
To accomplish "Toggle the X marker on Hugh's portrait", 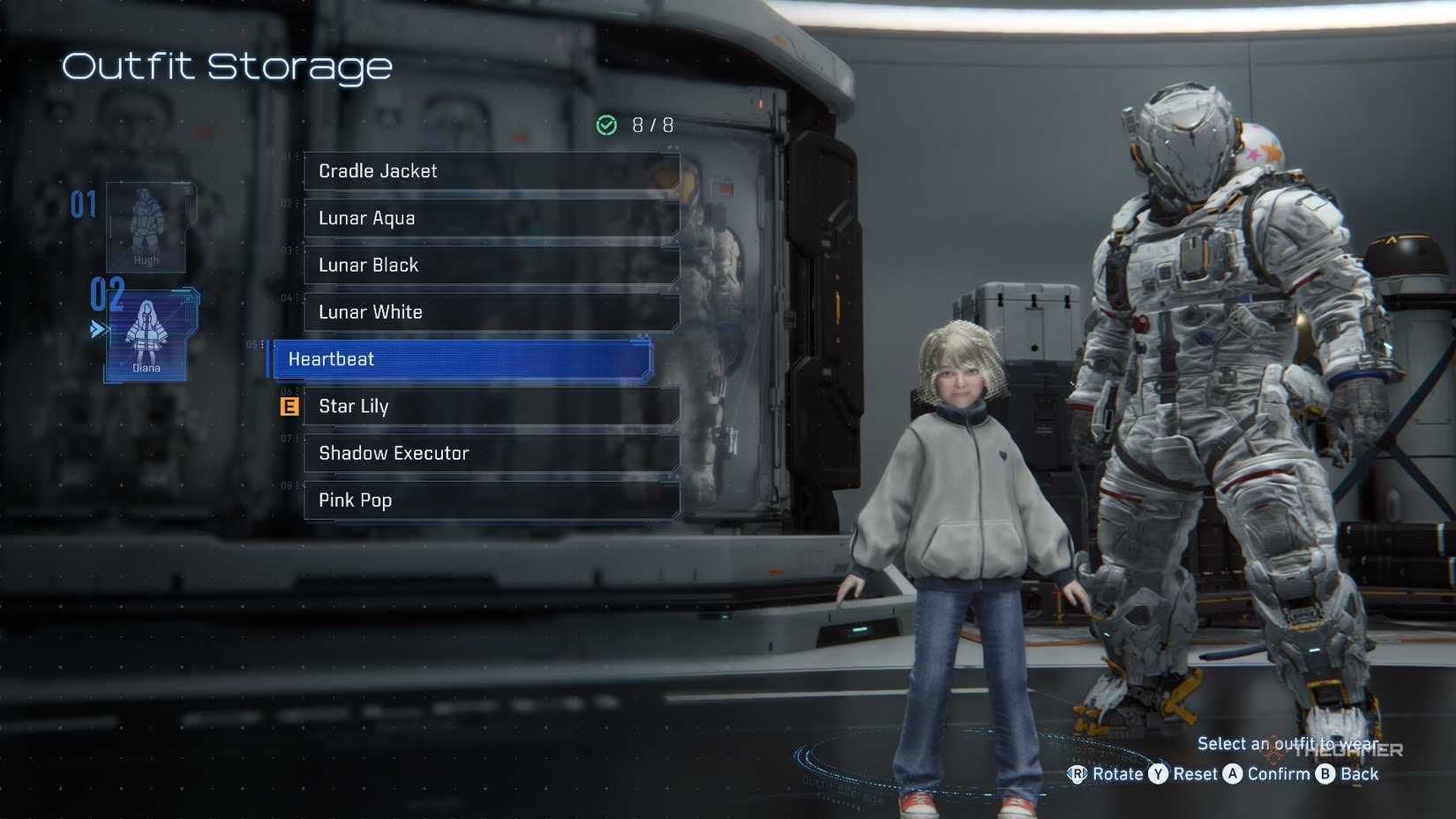I will [x=187, y=191].
